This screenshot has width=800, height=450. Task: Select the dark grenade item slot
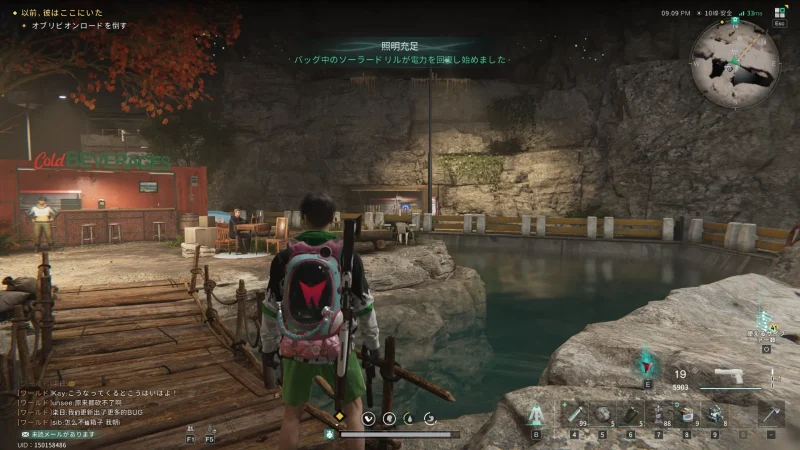(631, 414)
